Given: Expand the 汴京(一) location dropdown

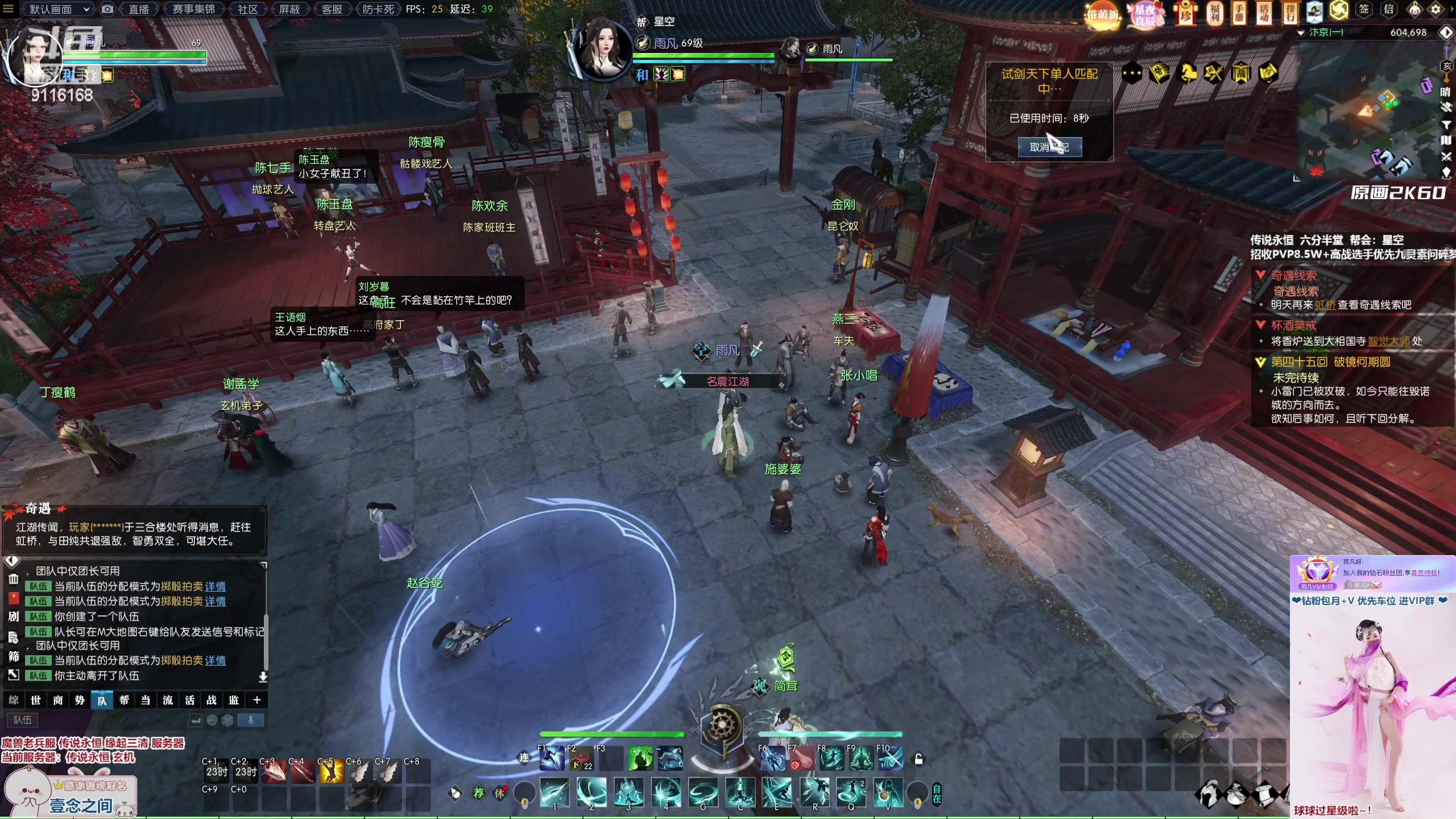Looking at the screenshot, I should (x=1301, y=33).
